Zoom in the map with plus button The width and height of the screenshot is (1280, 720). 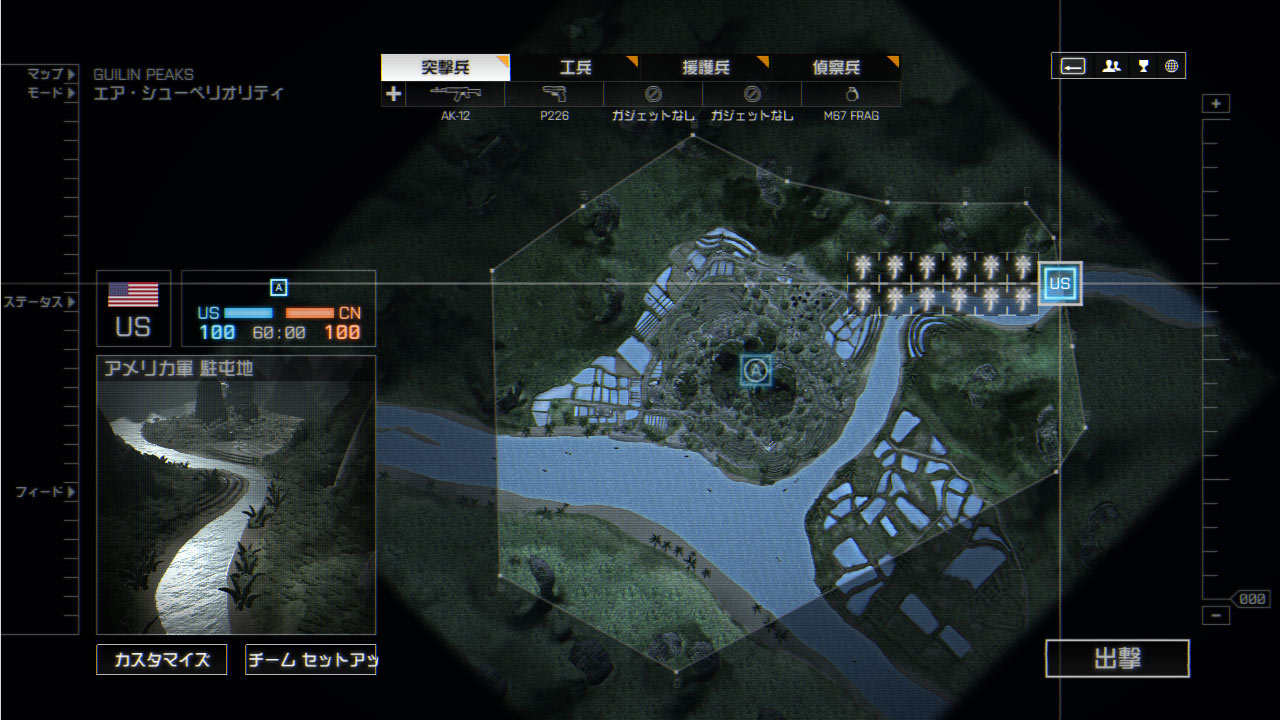click(1216, 104)
